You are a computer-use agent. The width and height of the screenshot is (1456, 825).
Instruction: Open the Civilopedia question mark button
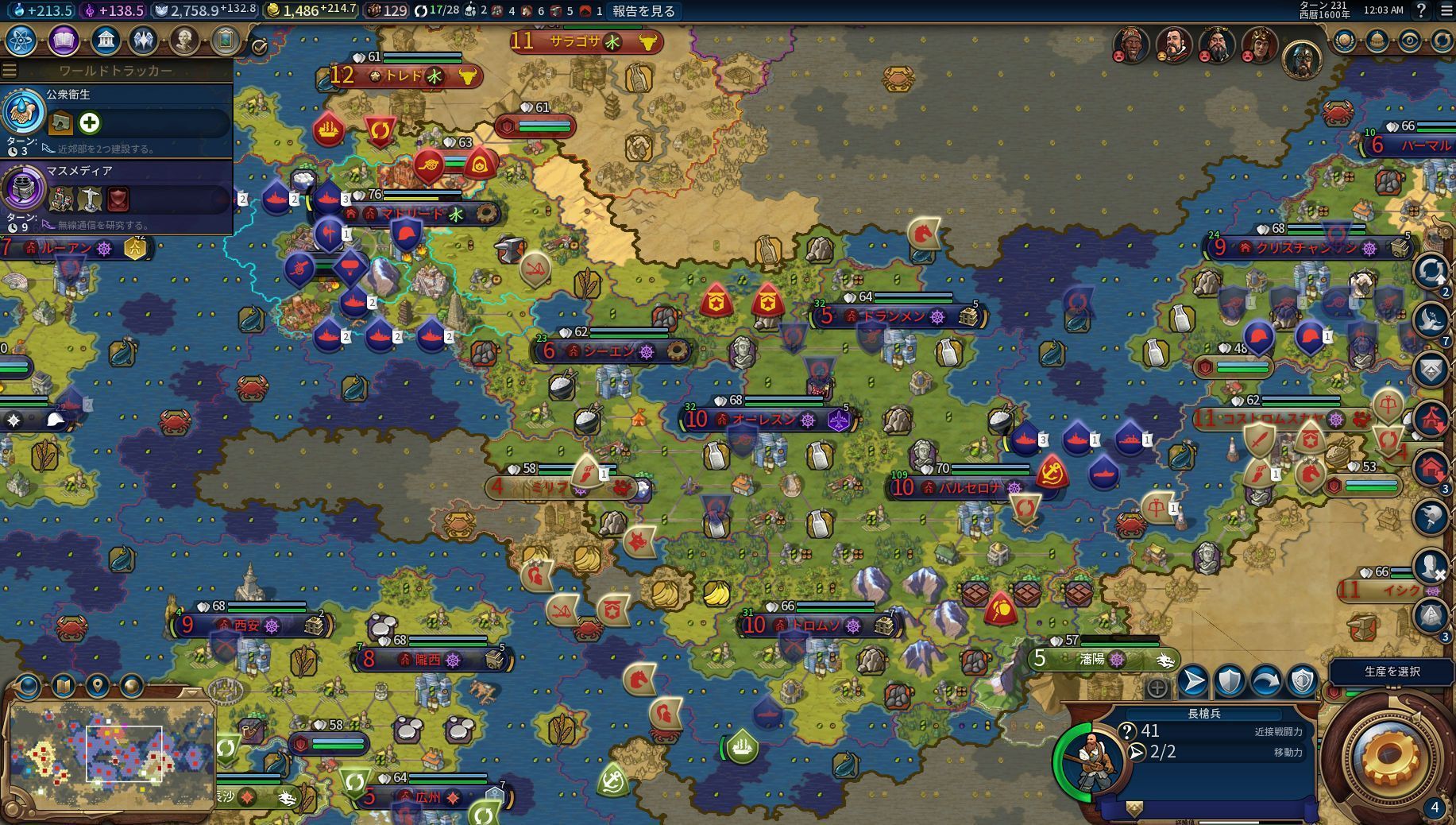click(x=1421, y=11)
